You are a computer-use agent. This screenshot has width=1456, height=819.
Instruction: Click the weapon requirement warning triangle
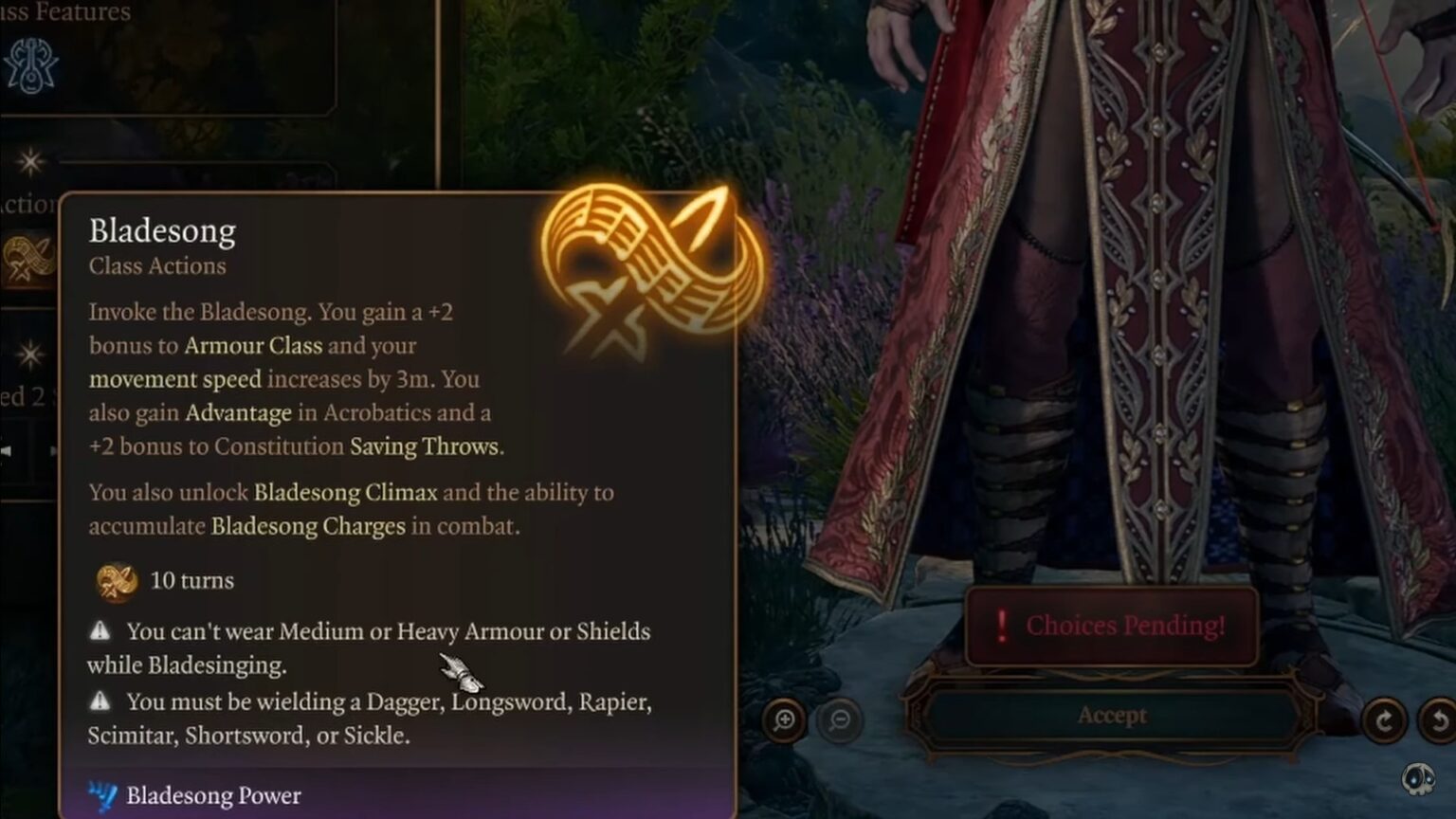101,701
